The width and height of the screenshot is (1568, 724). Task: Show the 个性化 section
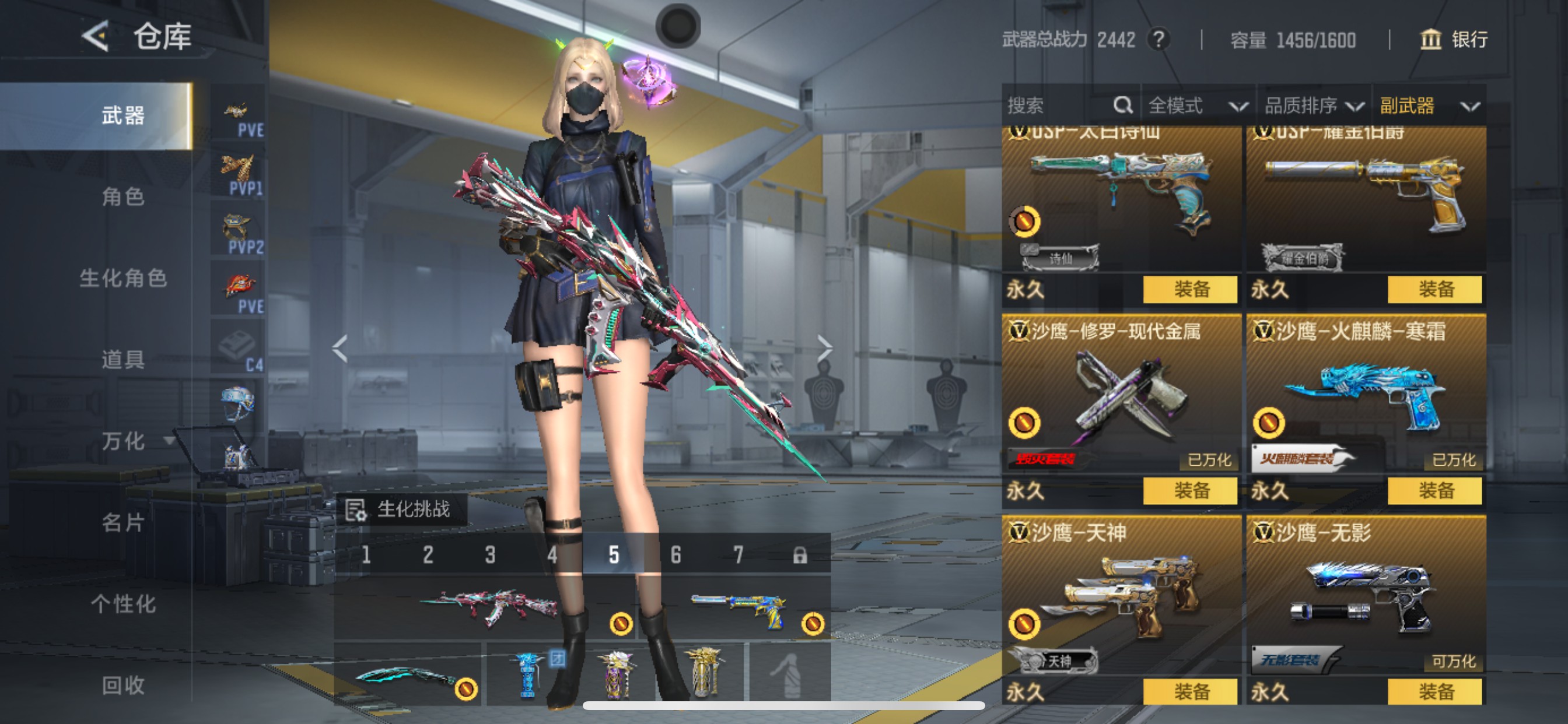(x=123, y=604)
